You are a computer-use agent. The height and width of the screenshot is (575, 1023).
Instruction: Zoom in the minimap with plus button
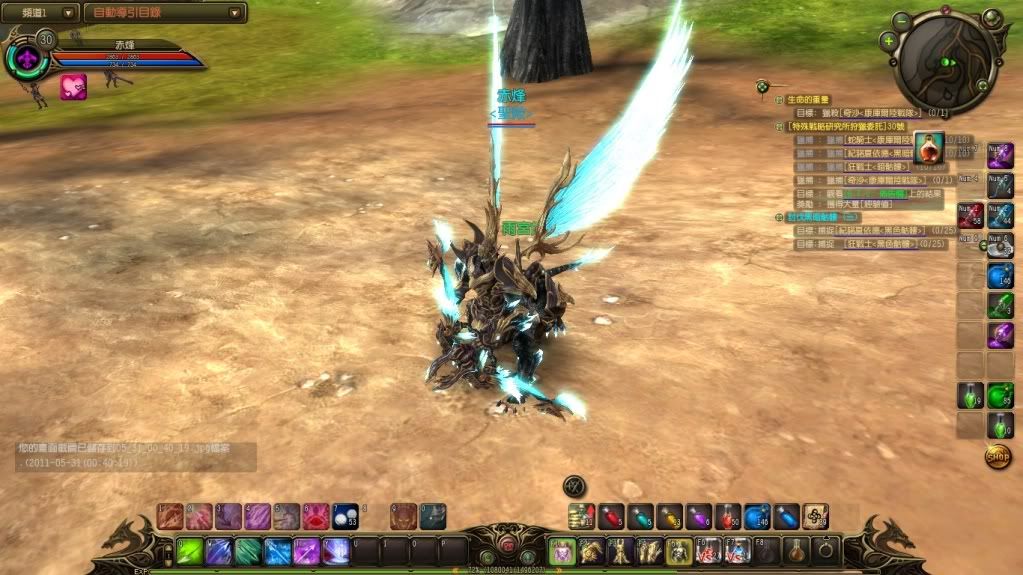(x=889, y=41)
